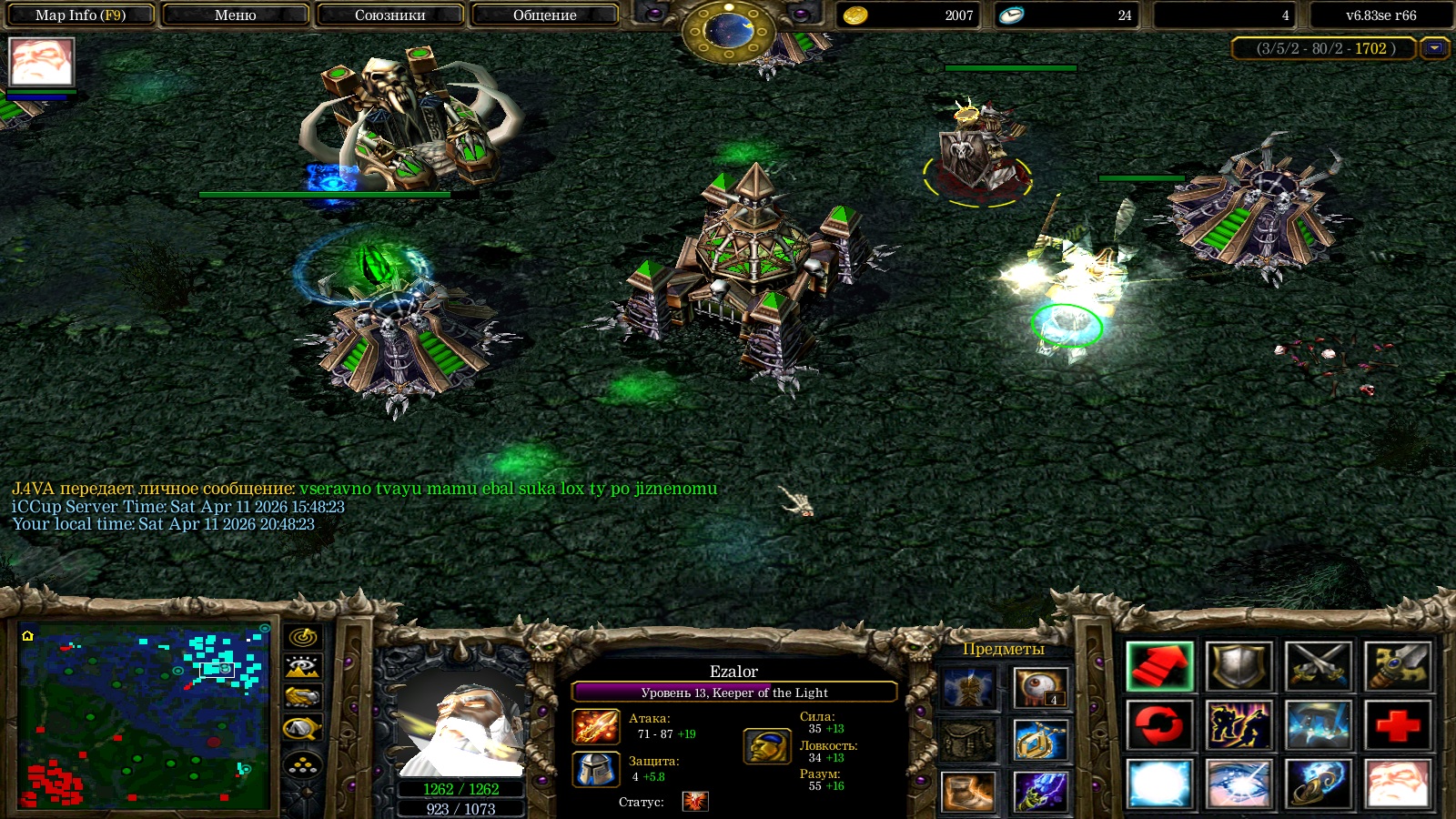Toggle minimap terrain display

coord(303,667)
